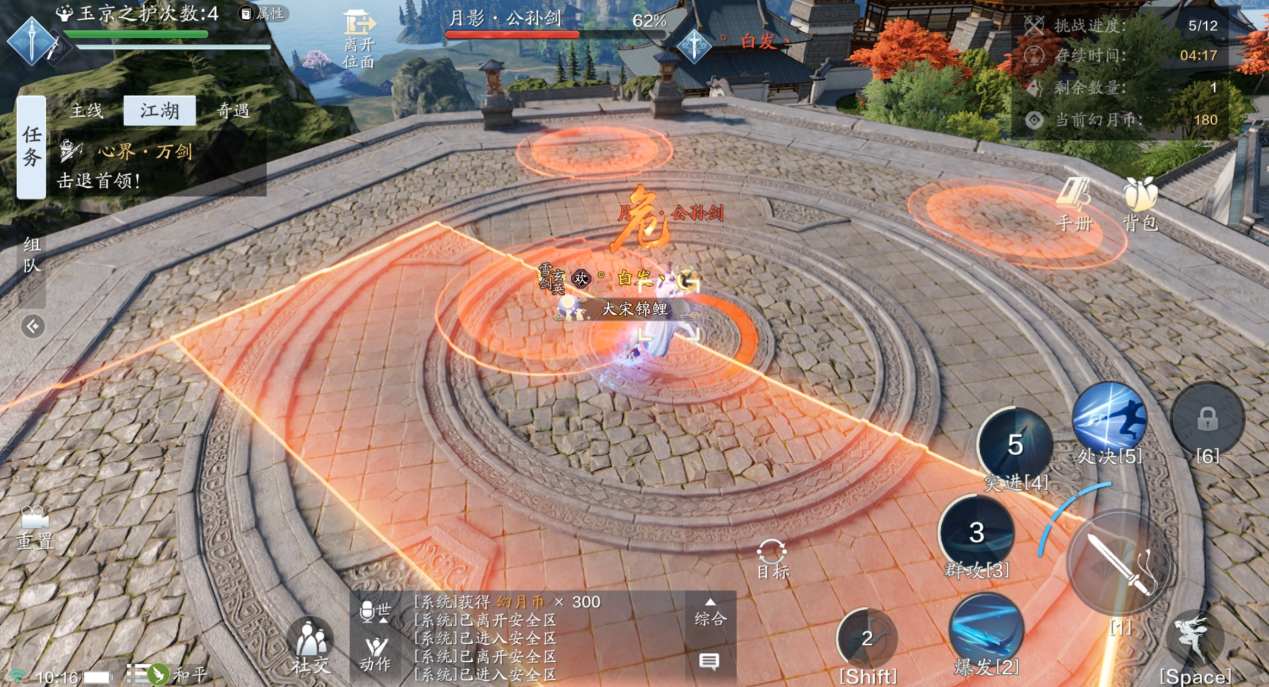Image resolution: width=1269 pixels, height=687 pixels.
Task: Collapse the quest panel with arrow button
Action: [33, 326]
